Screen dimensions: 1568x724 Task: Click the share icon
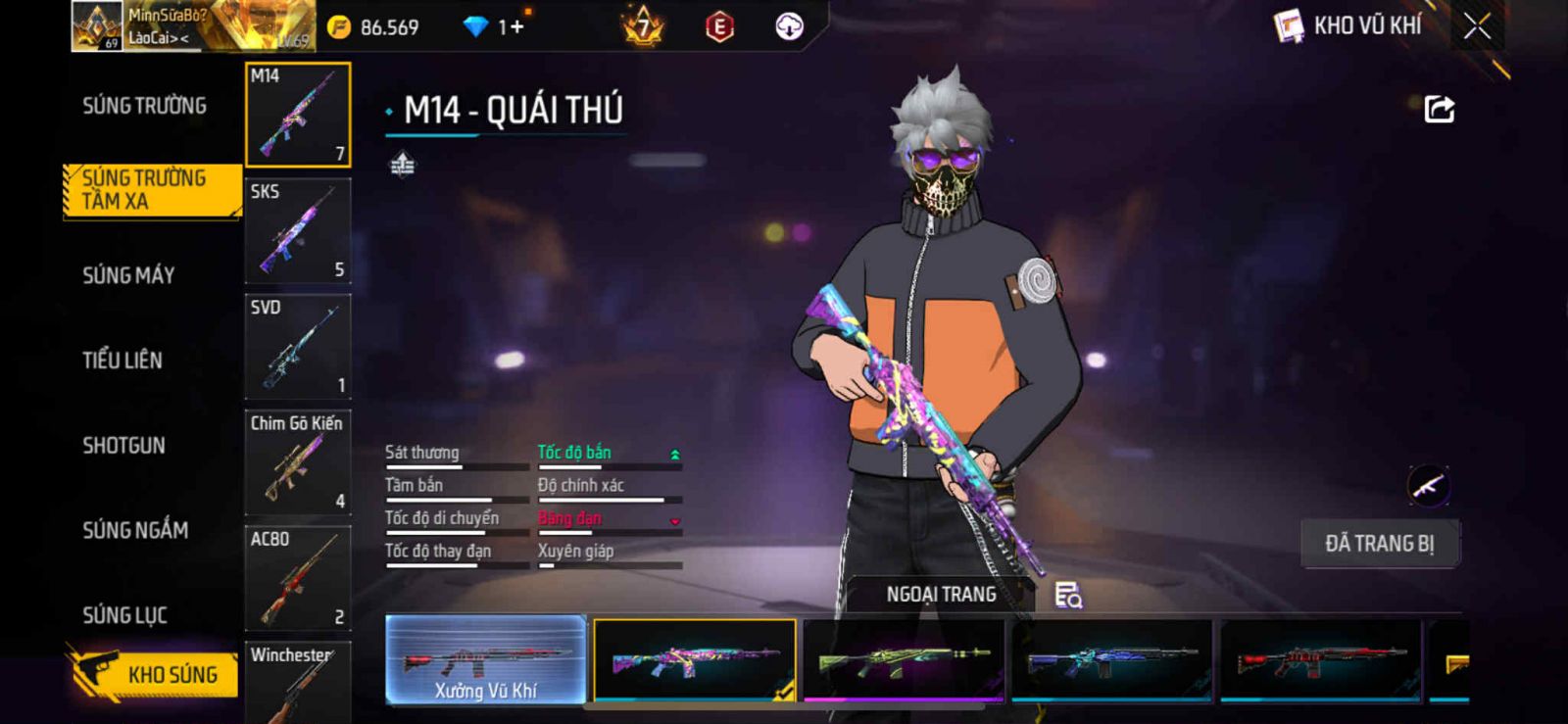pyautogui.click(x=1439, y=109)
